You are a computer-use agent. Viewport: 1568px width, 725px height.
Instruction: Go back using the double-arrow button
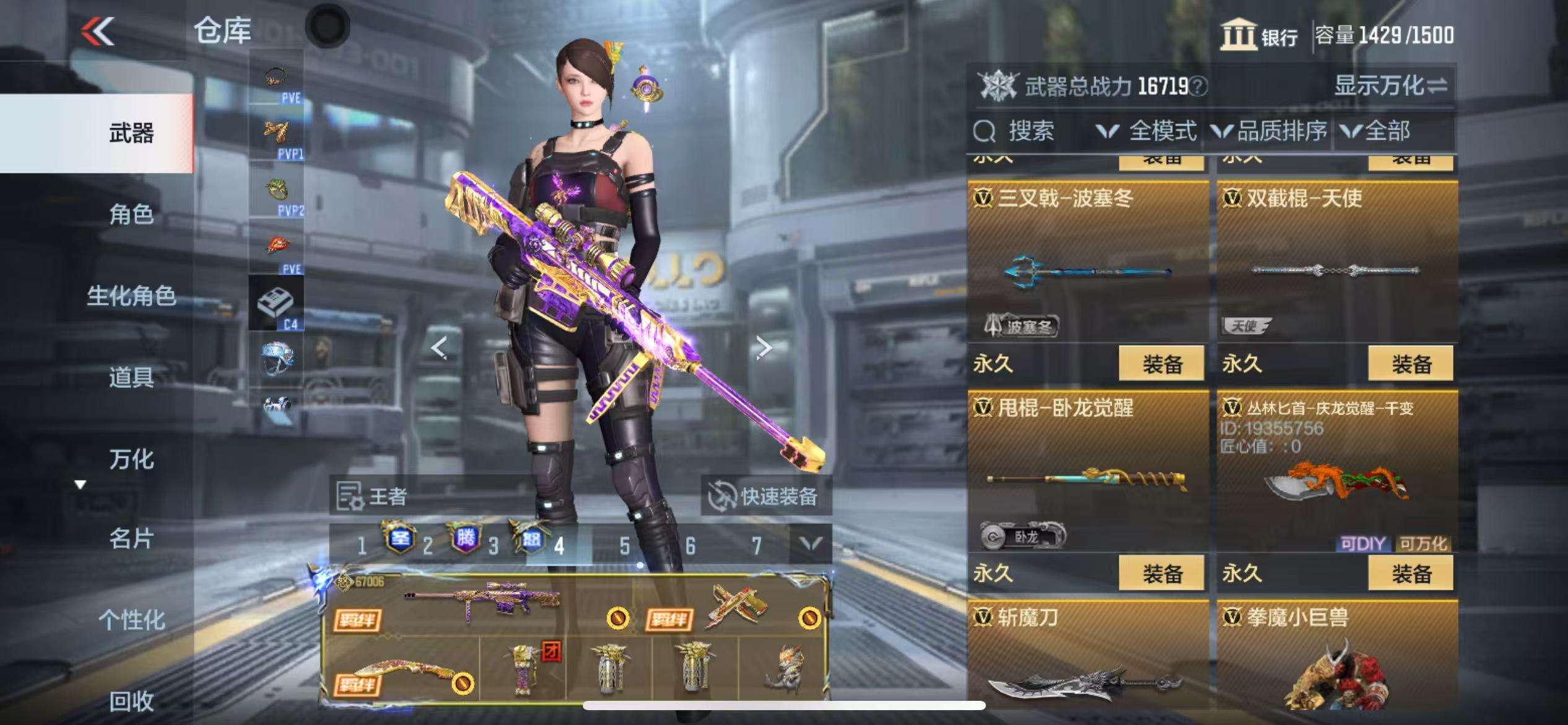pos(98,31)
